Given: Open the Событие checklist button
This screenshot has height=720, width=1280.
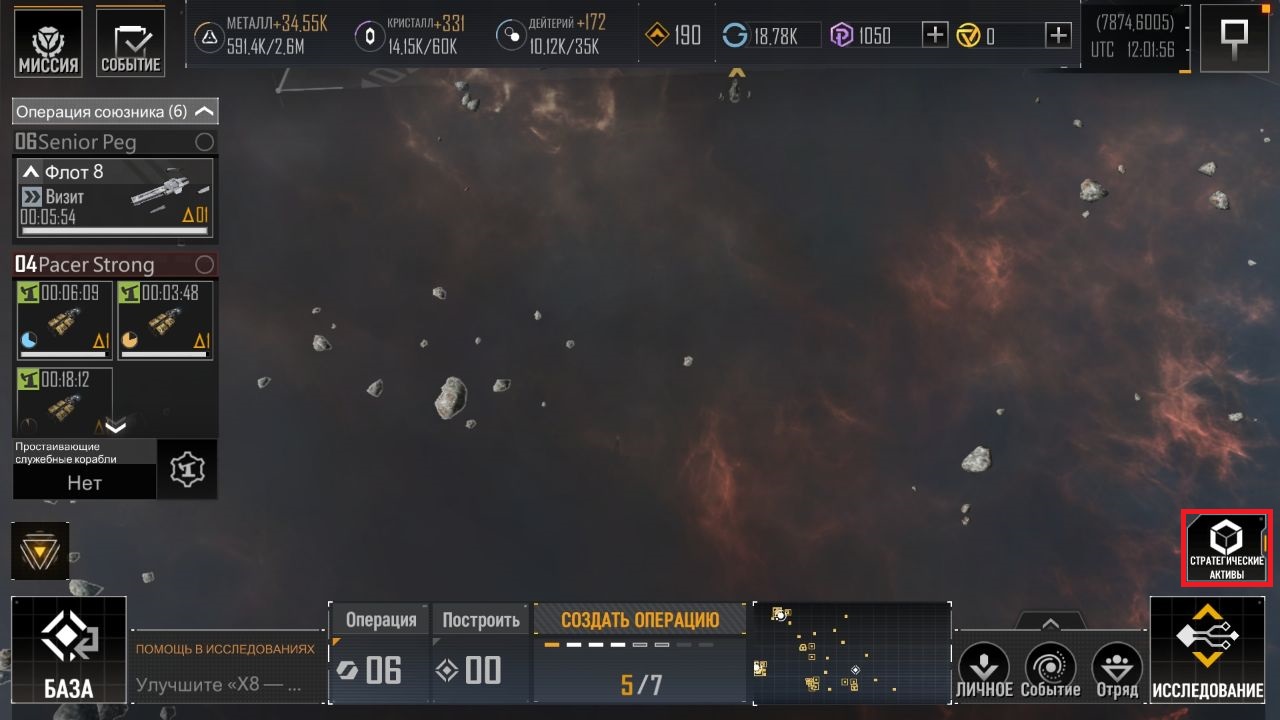Looking at the screenshot, I should click(x=131, y=42).
